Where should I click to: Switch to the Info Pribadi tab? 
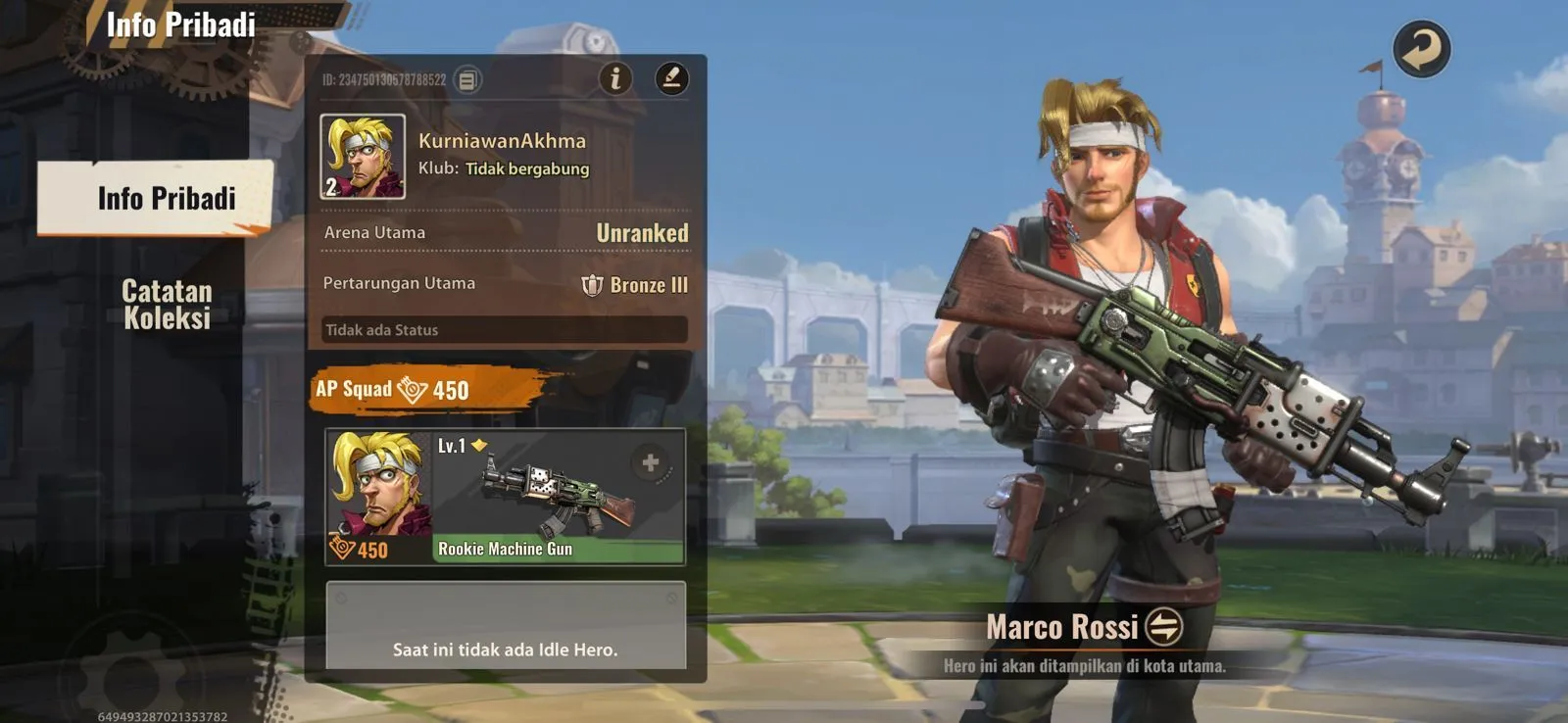(157, 198)
